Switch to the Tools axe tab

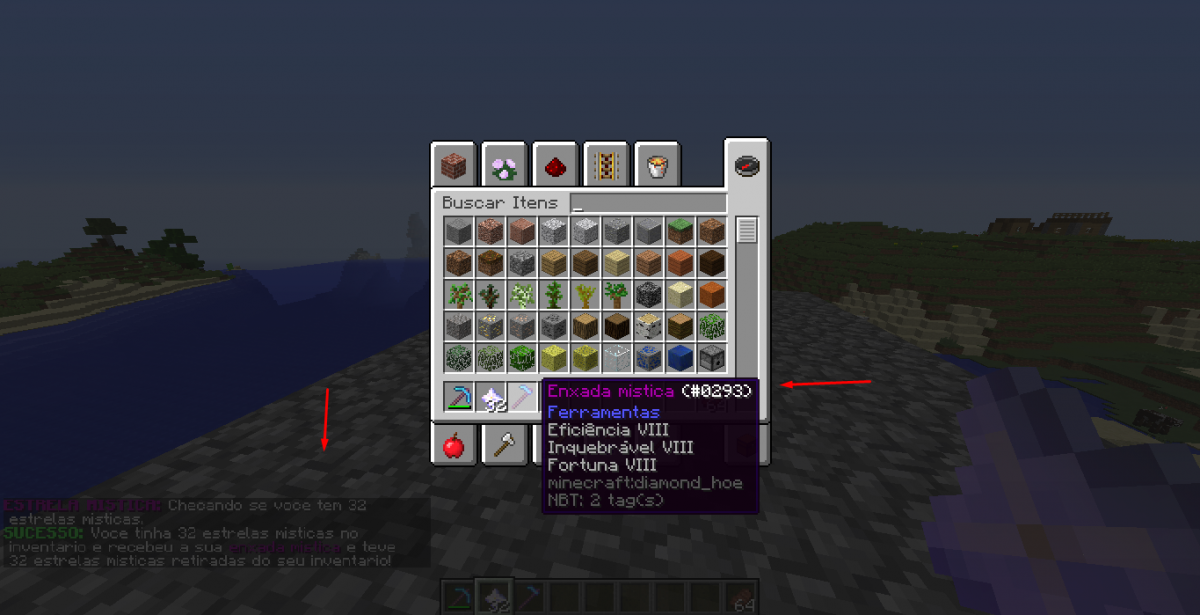tap(504, 444)
